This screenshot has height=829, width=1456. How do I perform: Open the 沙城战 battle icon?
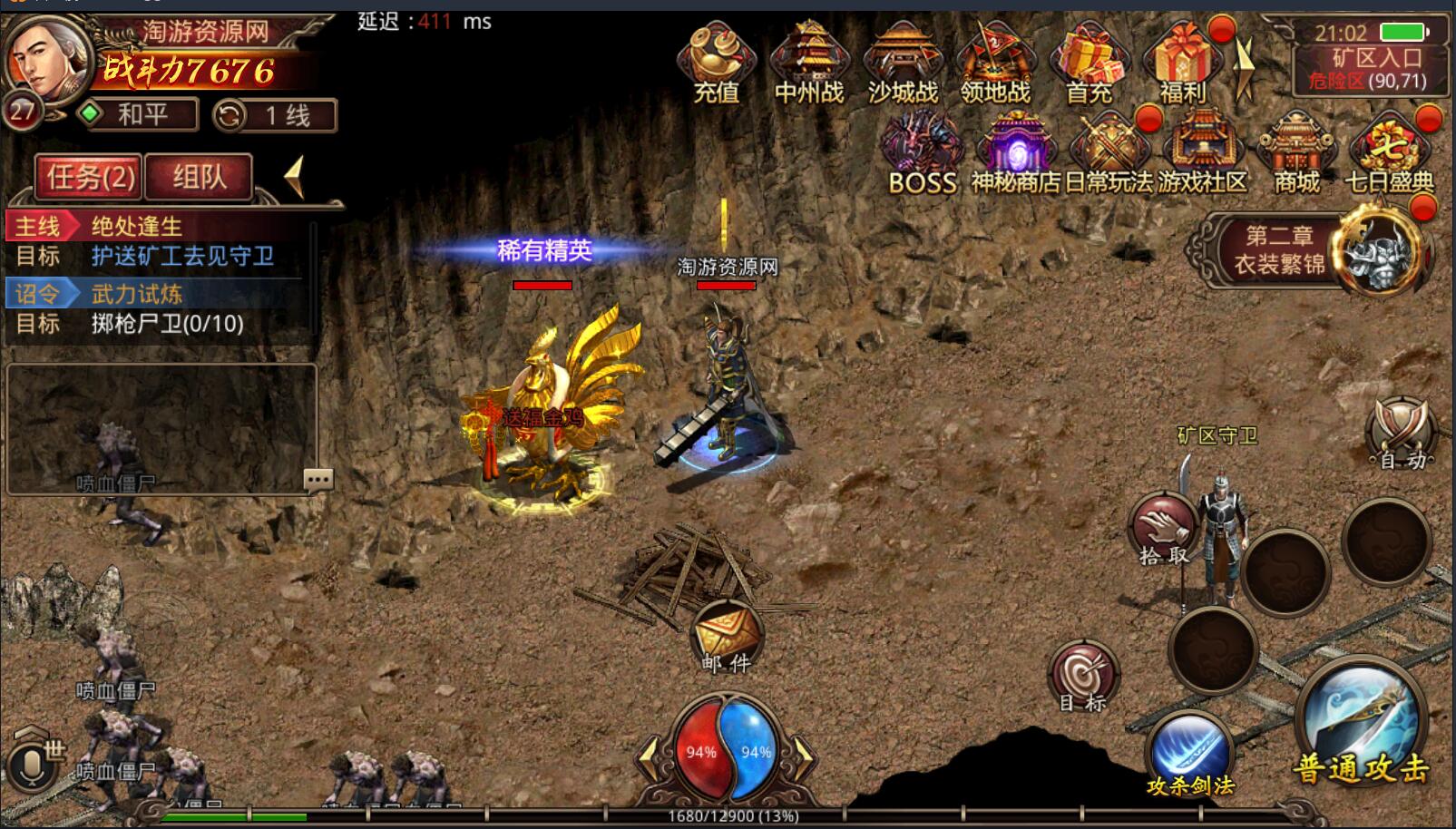click(902, 60)
